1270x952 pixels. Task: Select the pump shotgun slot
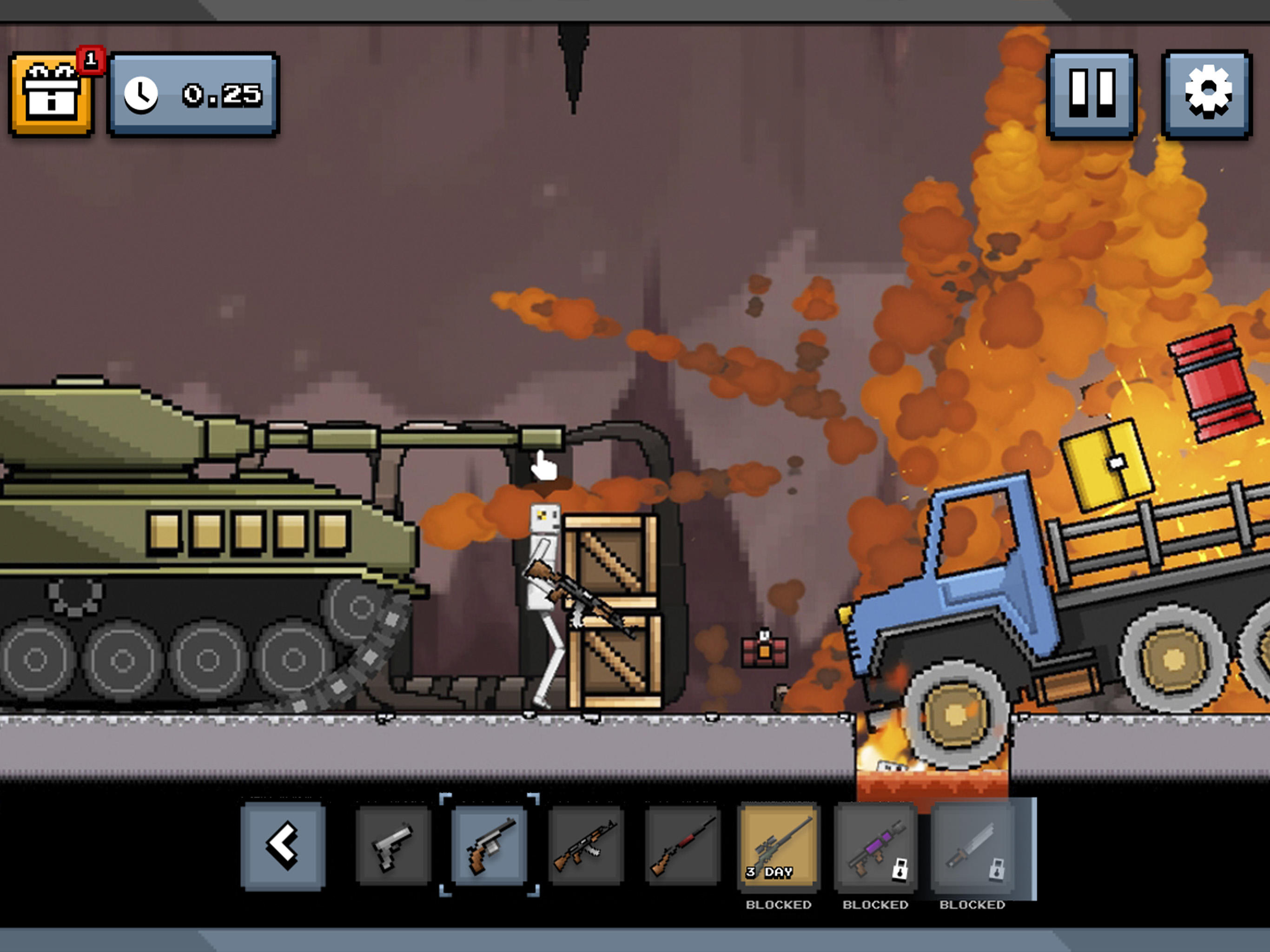click(682, 846)
